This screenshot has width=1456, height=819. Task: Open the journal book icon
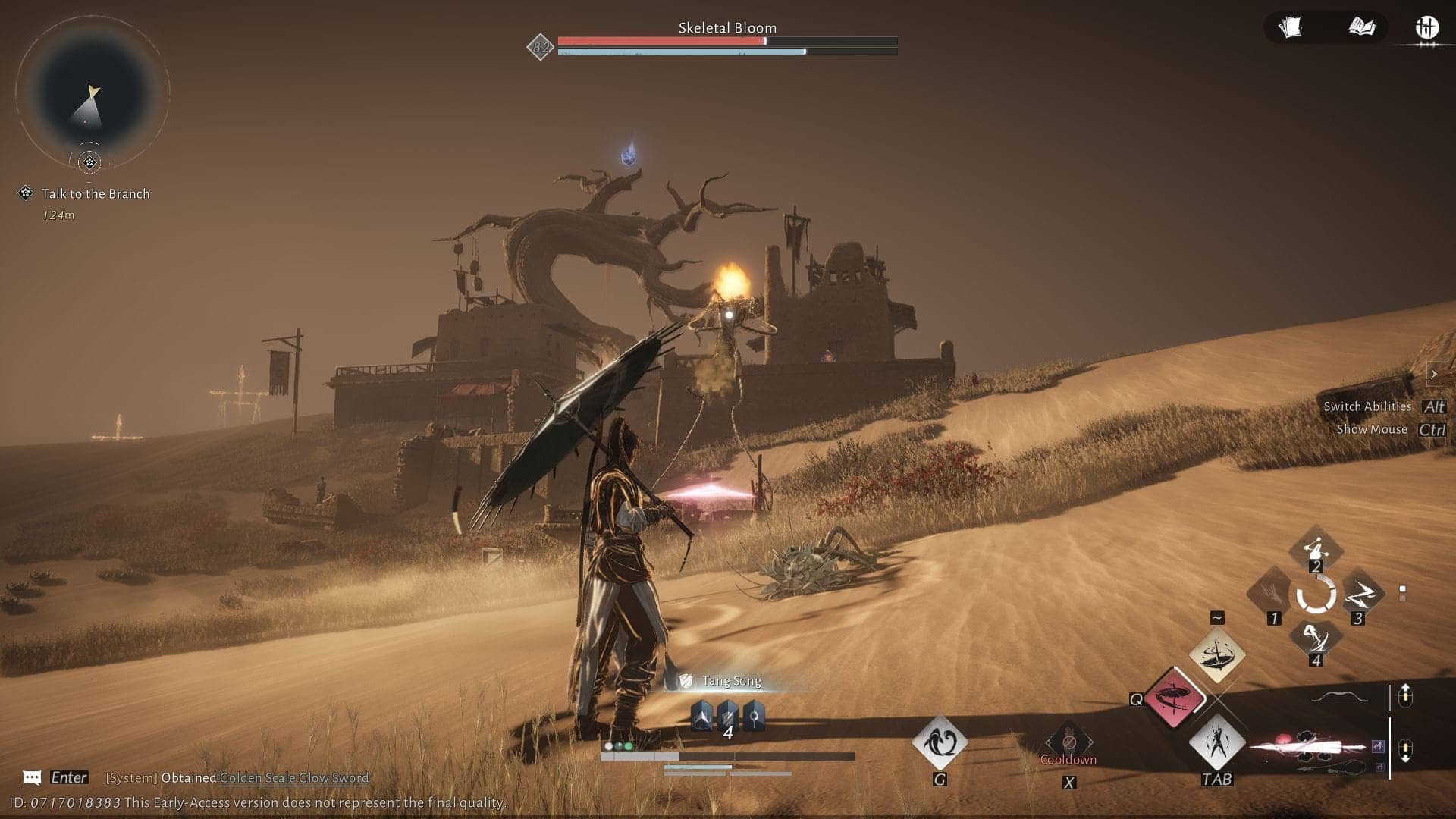pyautogui.click(x=1362, y=28)
